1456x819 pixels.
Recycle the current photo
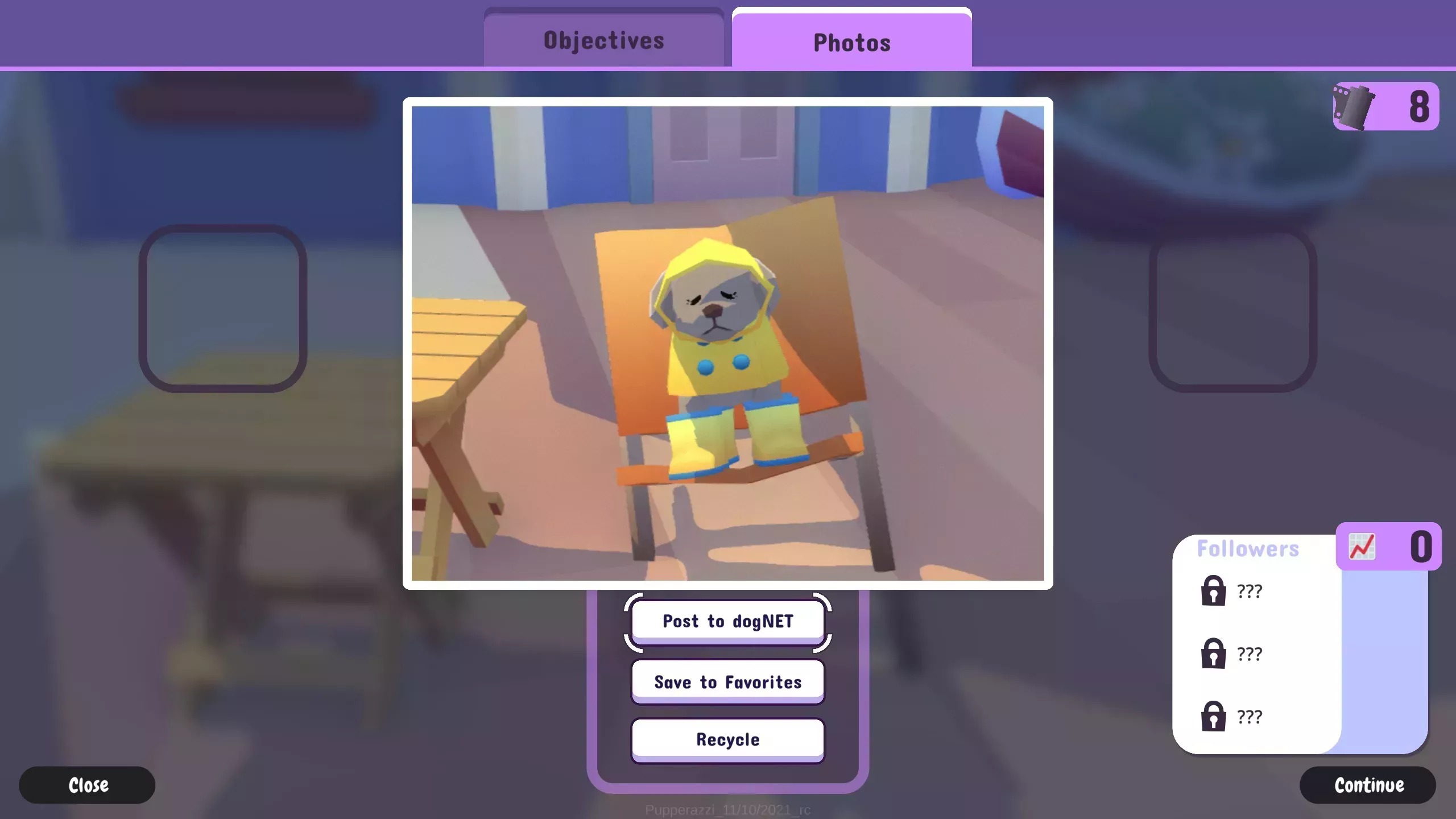click(728, 739)
